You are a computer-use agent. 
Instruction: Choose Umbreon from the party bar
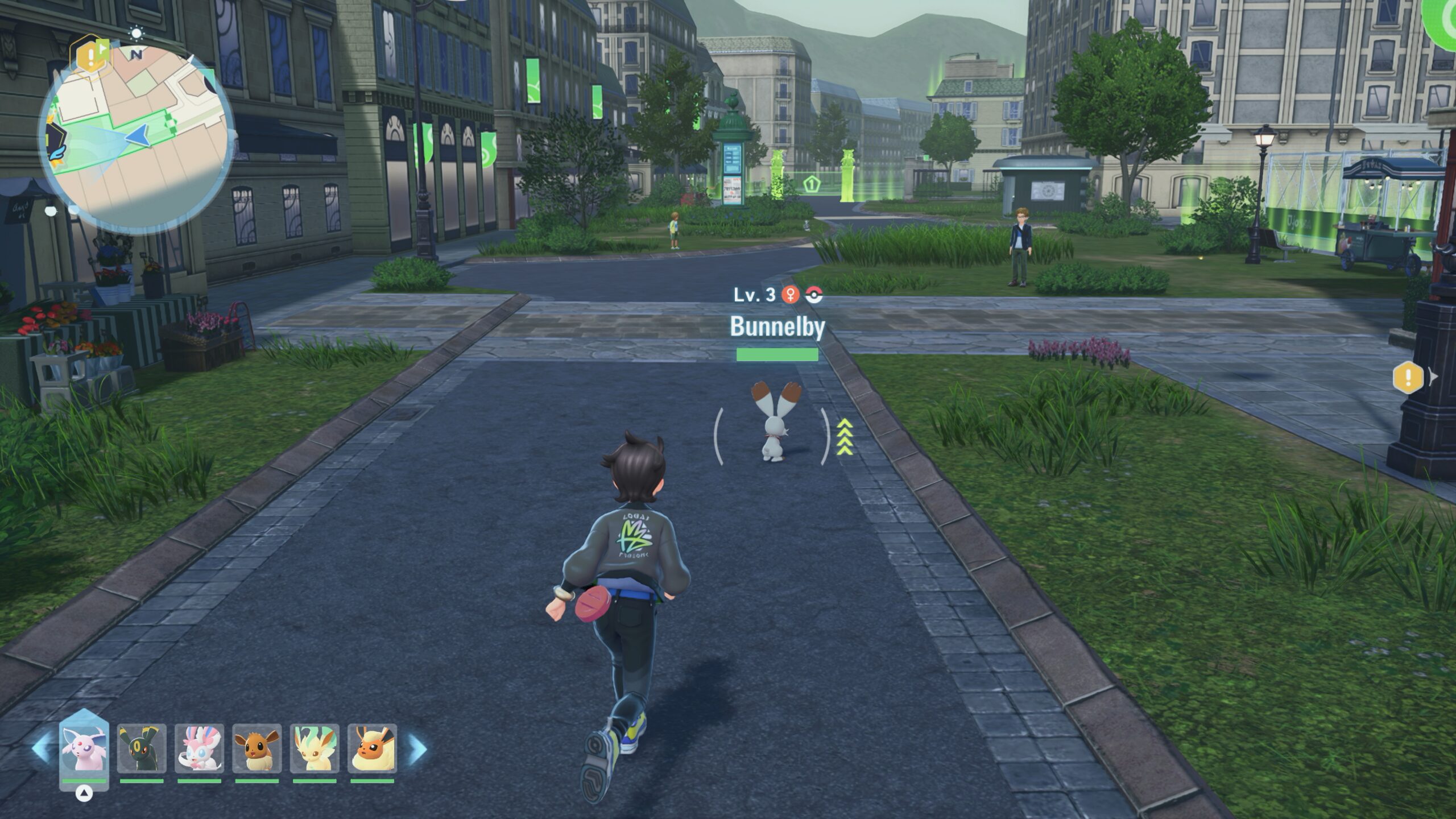click(x=142, y=748)
